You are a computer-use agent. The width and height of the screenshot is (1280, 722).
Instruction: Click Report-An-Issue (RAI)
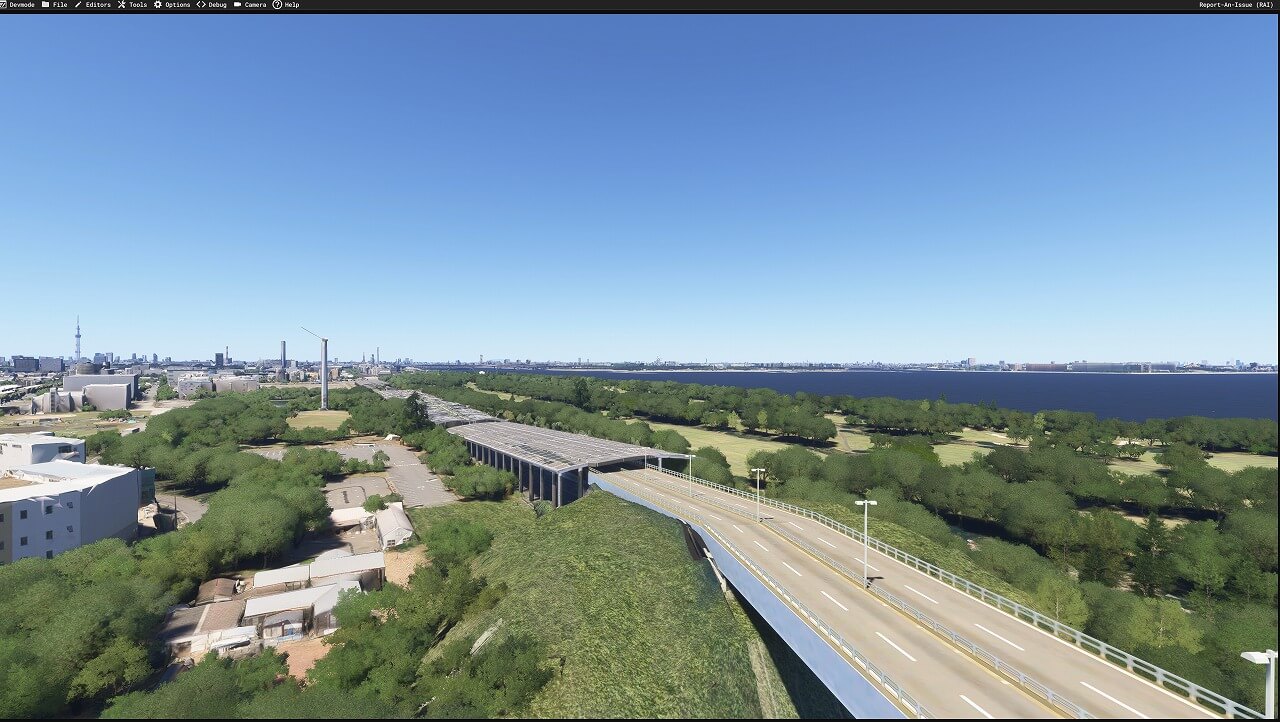[1236, 5]
